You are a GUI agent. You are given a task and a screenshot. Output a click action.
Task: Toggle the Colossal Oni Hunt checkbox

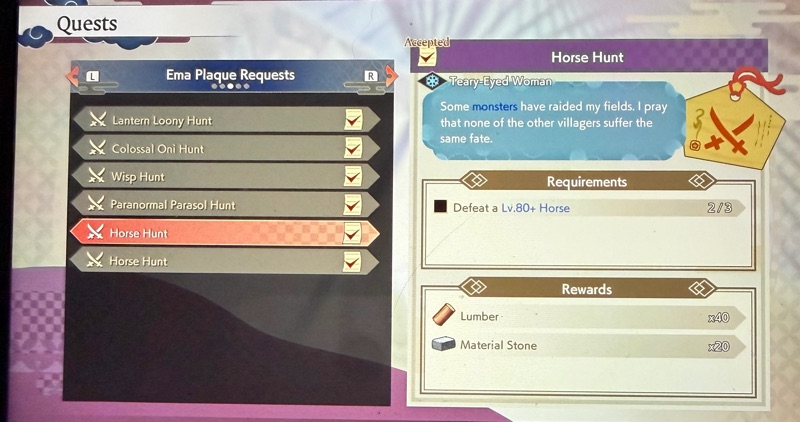click(352, 148)
